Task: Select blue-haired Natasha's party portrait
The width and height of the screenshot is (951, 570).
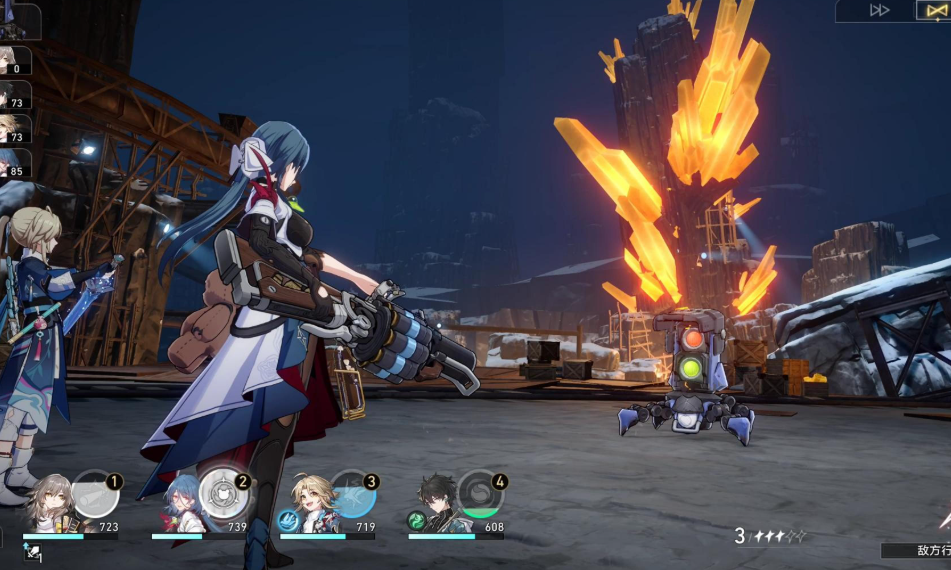Action: 179,504
